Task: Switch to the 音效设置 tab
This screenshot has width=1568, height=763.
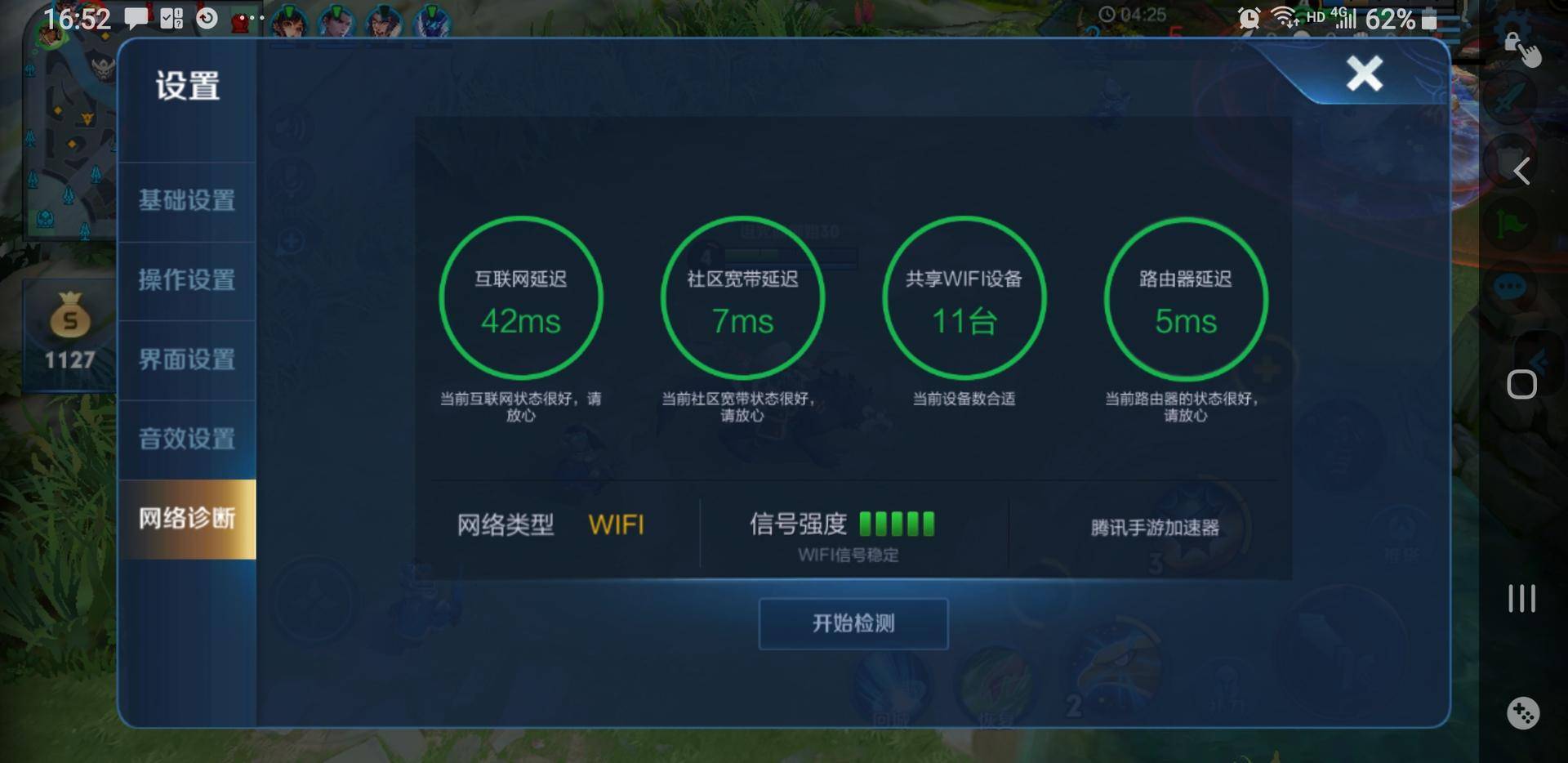Action: click(x=186, y=440)
